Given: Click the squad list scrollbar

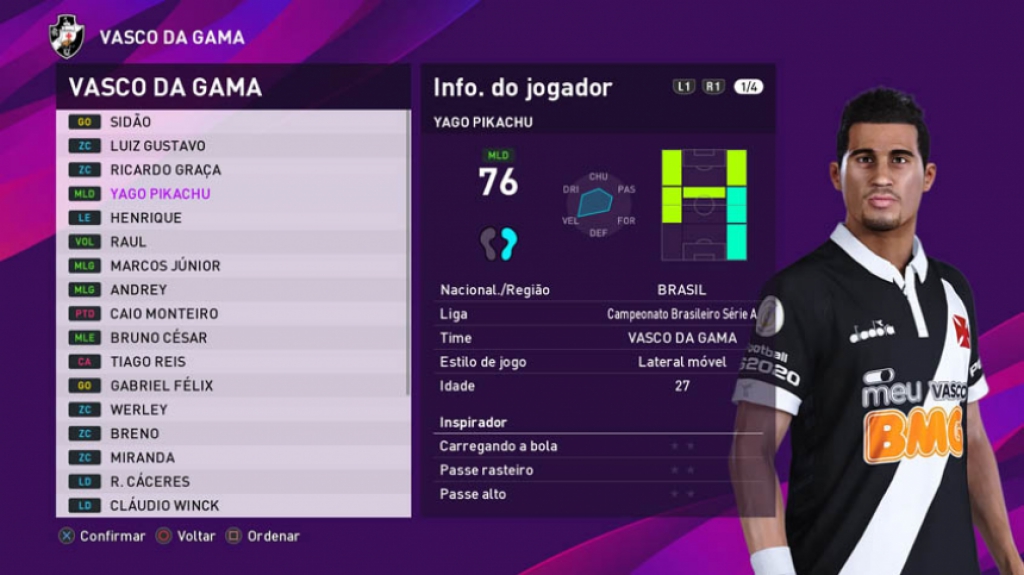Looking at the screenshot, I should point(408,250).
